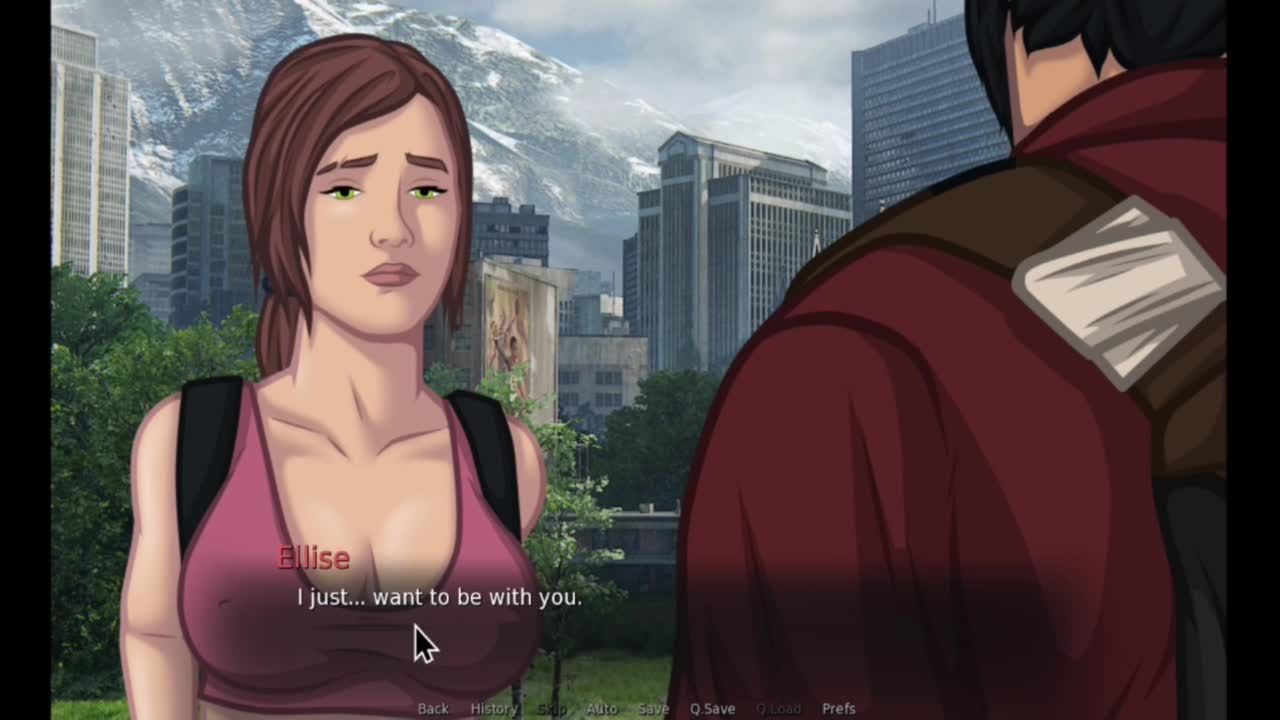Screen dimensions: 1280x720
Task: Go back one dialogue line
Action: [x=433, y=708]
